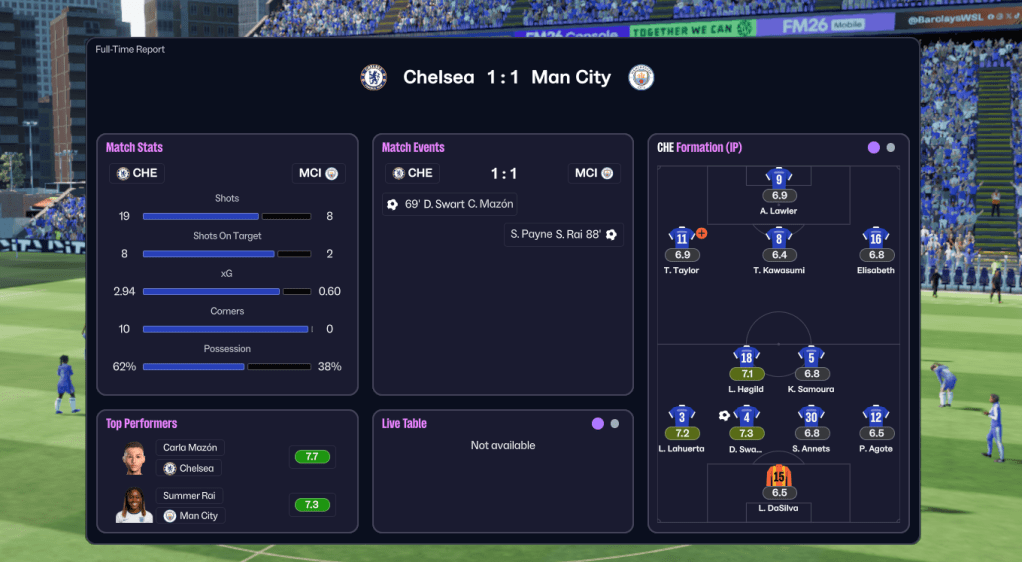Choose P. Agote's number 12 shirt
The height and width of the screenshot is (562, 1022).
pyautogui.click(x=876, y=417)
